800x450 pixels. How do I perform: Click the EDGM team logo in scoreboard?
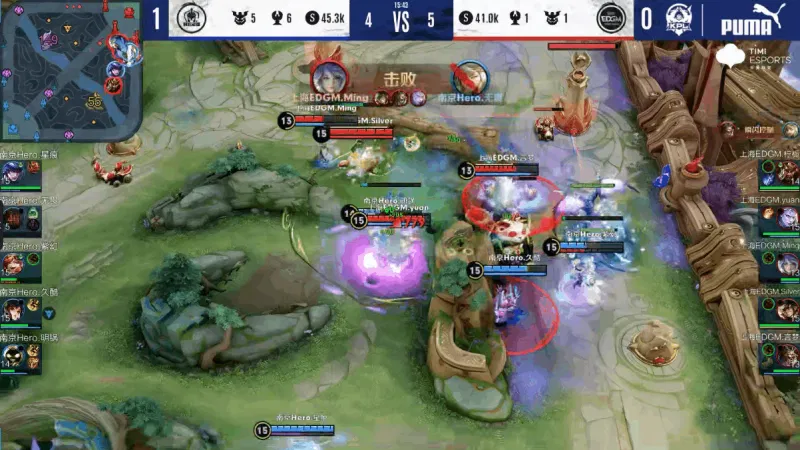609,19
